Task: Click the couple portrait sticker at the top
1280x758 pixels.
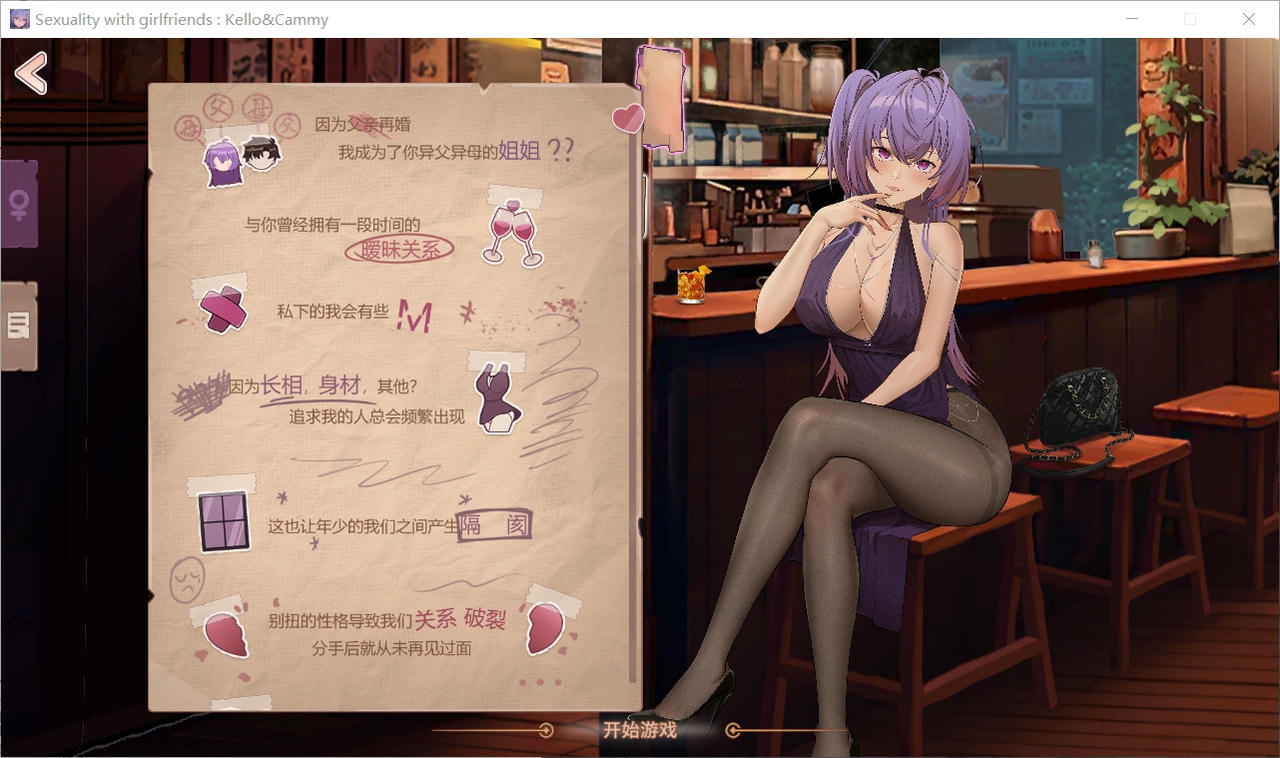Action: point(240,157)
